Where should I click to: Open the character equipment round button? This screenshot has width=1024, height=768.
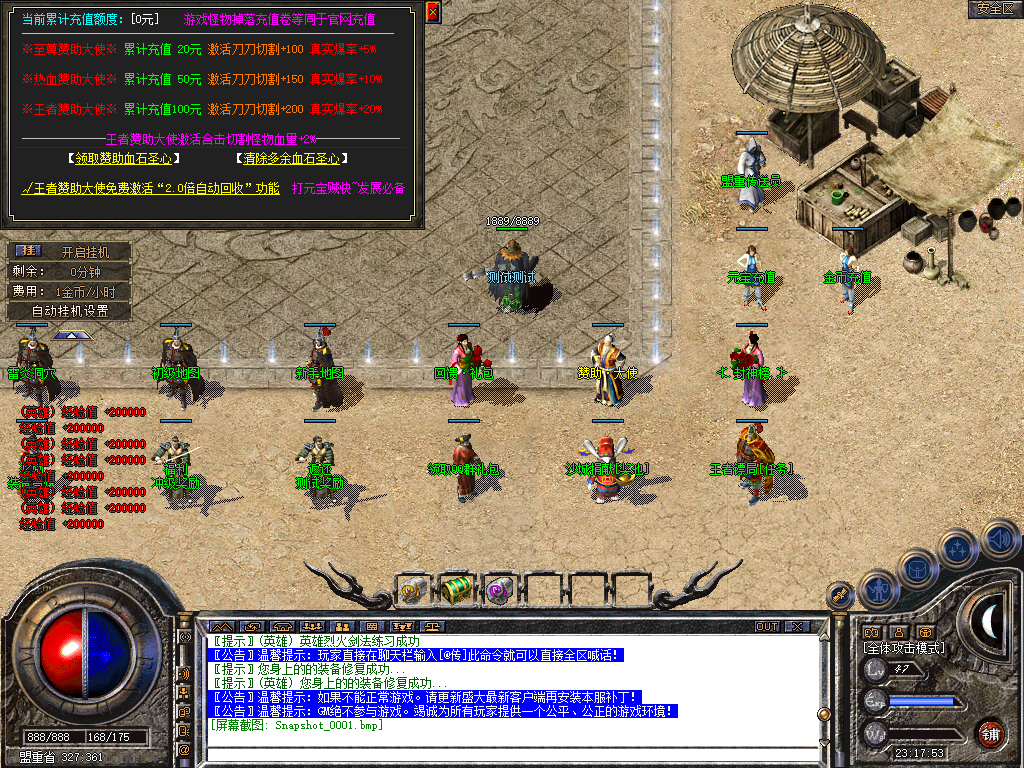click(877, 589)
